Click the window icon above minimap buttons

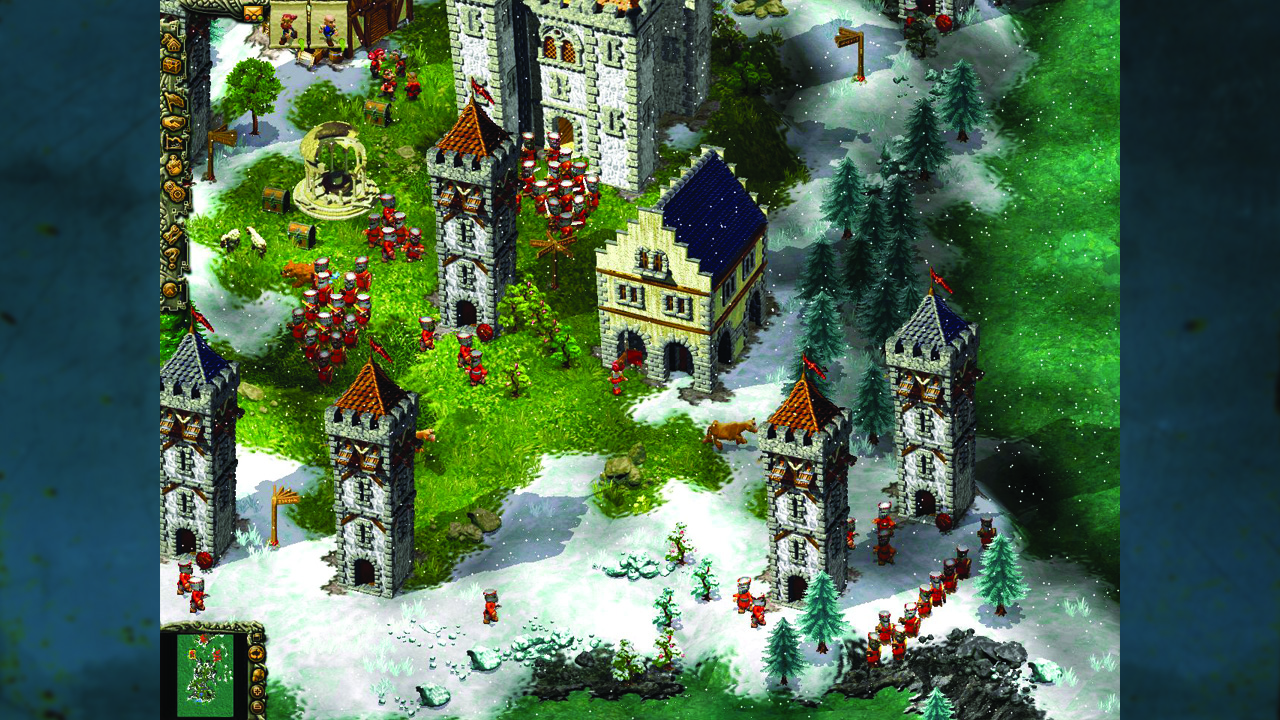coord(257,637)
